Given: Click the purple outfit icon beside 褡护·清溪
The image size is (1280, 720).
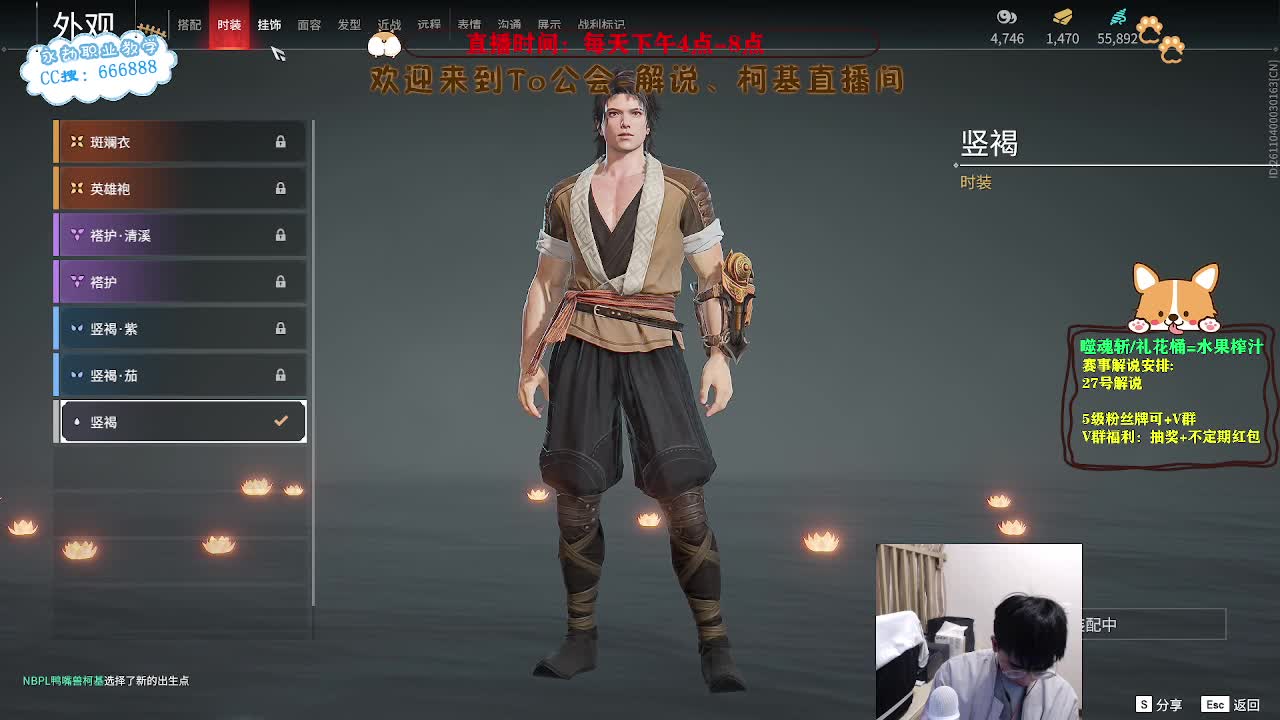Looking at the screenshot, I should (x=78, y=234).
